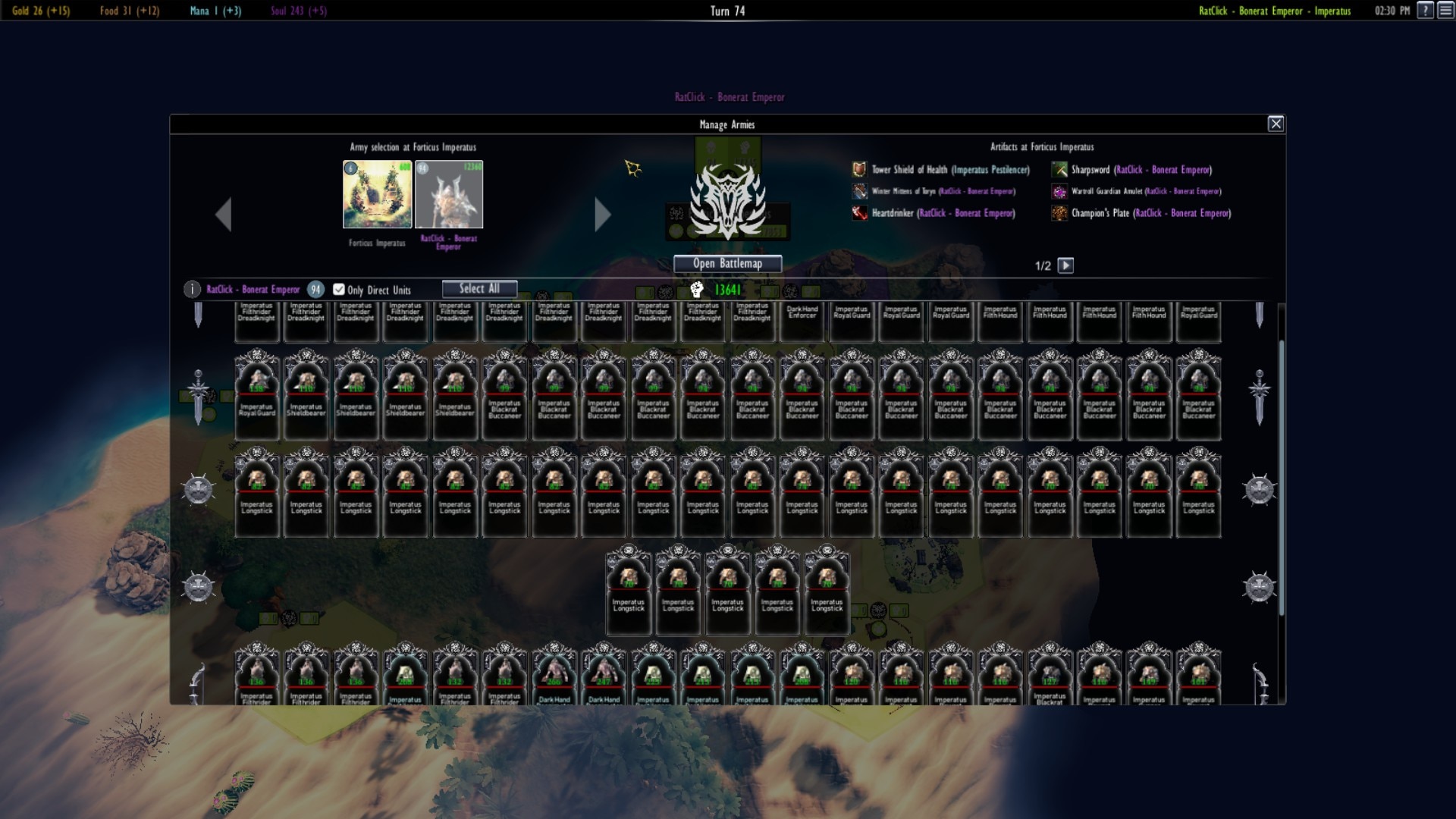Click the Select All button
Viewport: 1456px width, 819px height.
click(x=479, y=288)
